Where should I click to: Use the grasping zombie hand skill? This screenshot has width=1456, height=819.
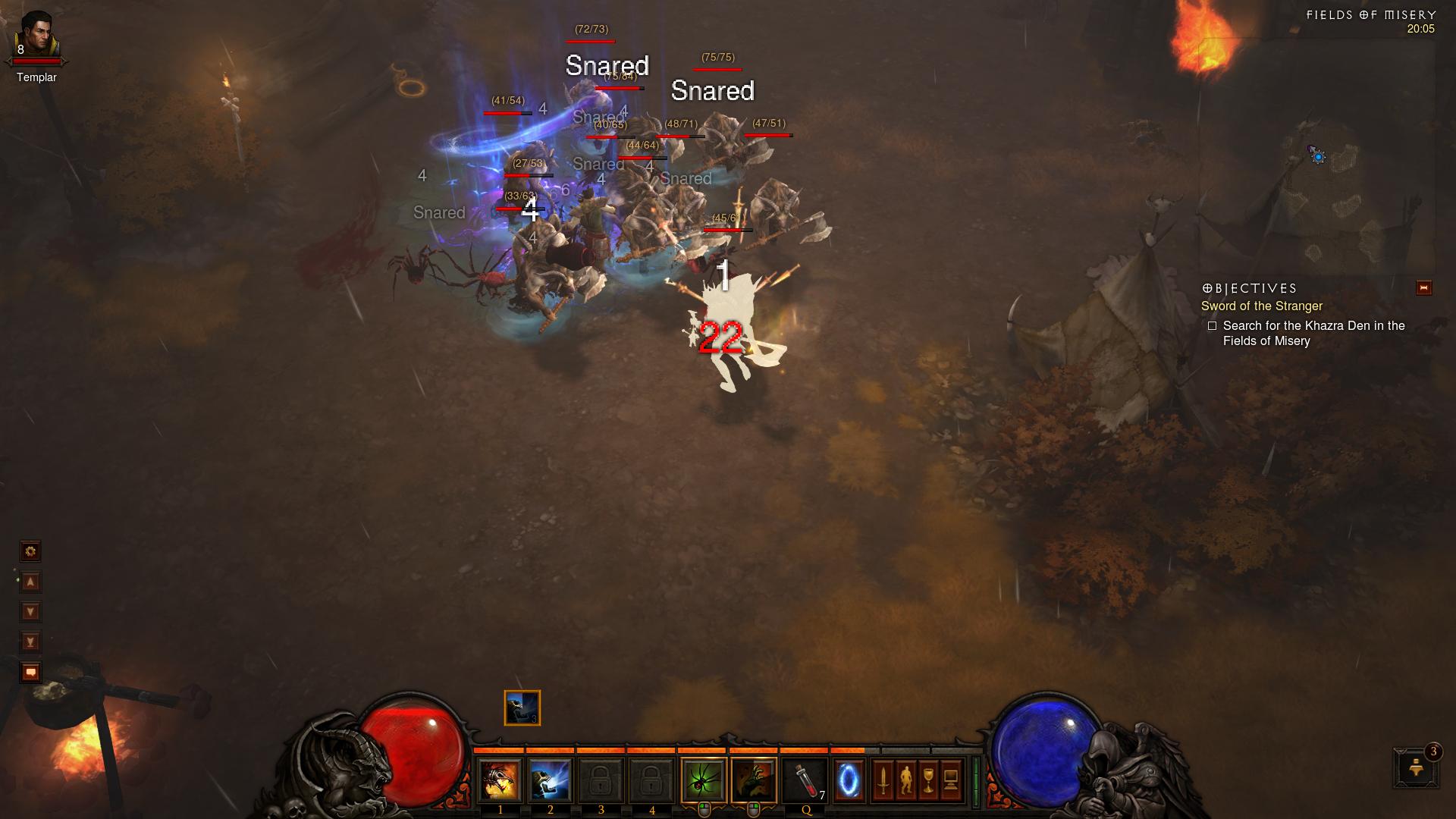(x=754, y=781)
